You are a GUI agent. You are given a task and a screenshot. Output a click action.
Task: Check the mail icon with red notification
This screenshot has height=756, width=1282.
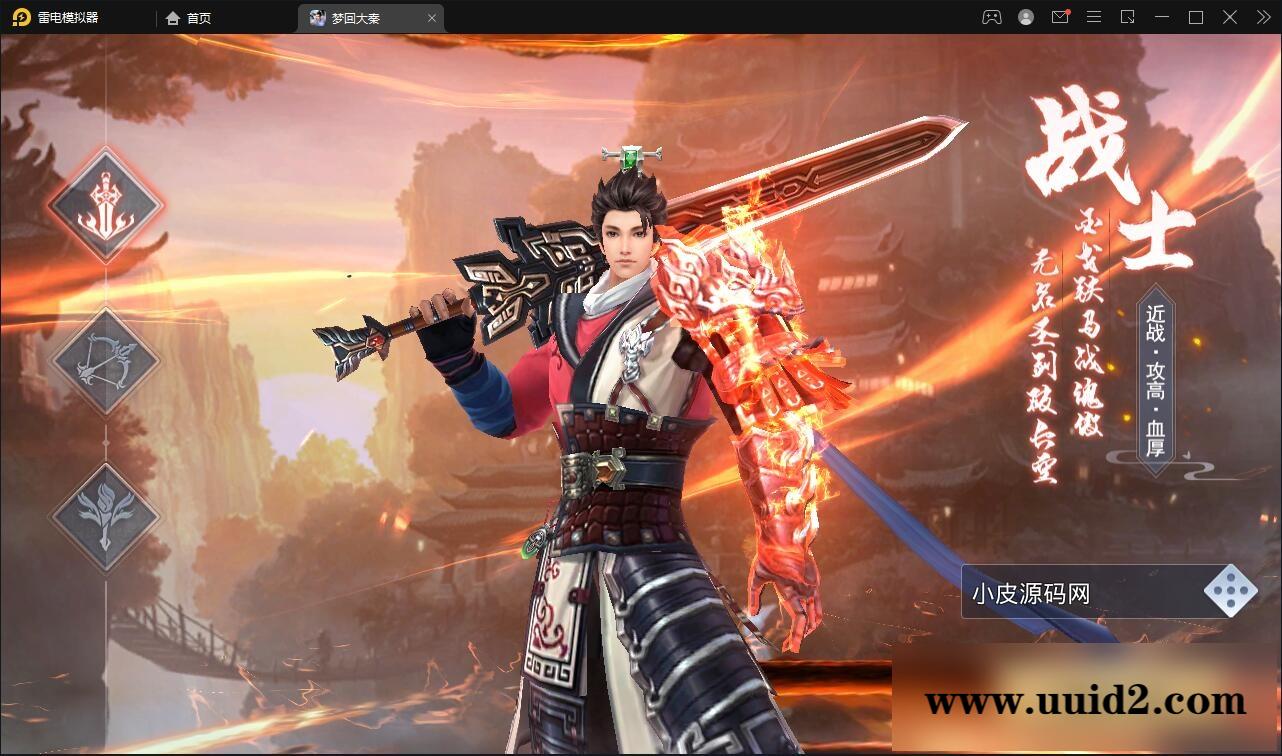click(x=1060, y=17)
